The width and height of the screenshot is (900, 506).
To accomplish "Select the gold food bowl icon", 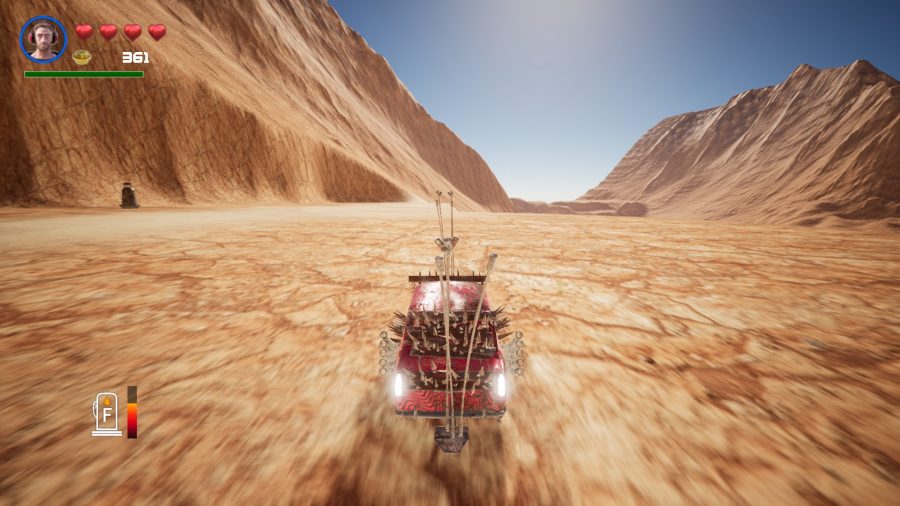I will [82, 57].
